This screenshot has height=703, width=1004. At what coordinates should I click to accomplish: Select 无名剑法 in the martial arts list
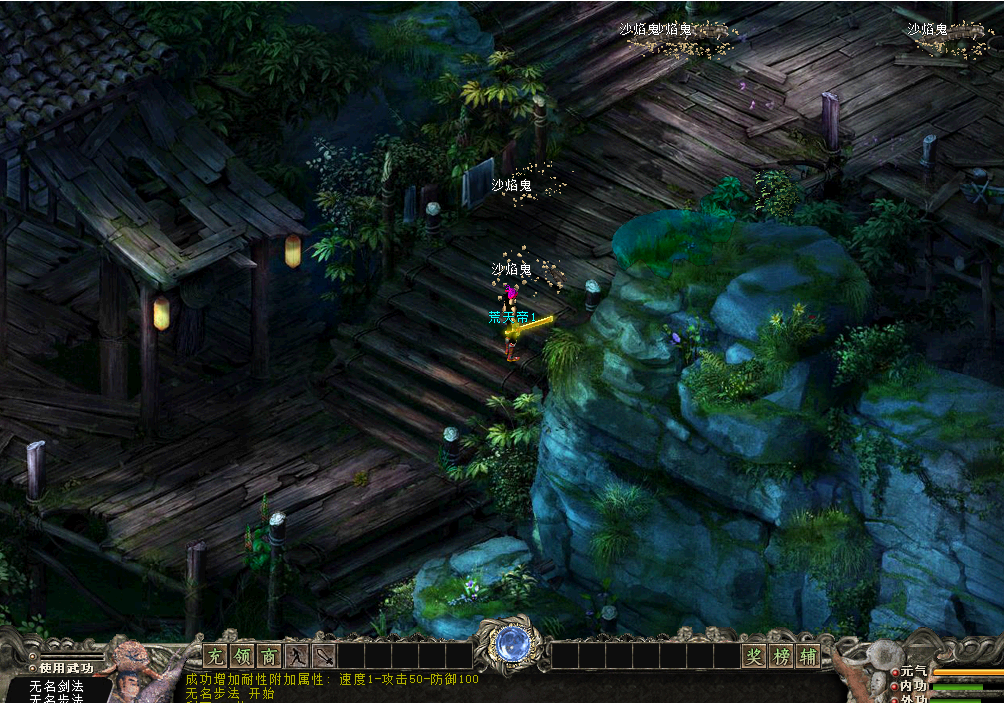coord(56,686)
